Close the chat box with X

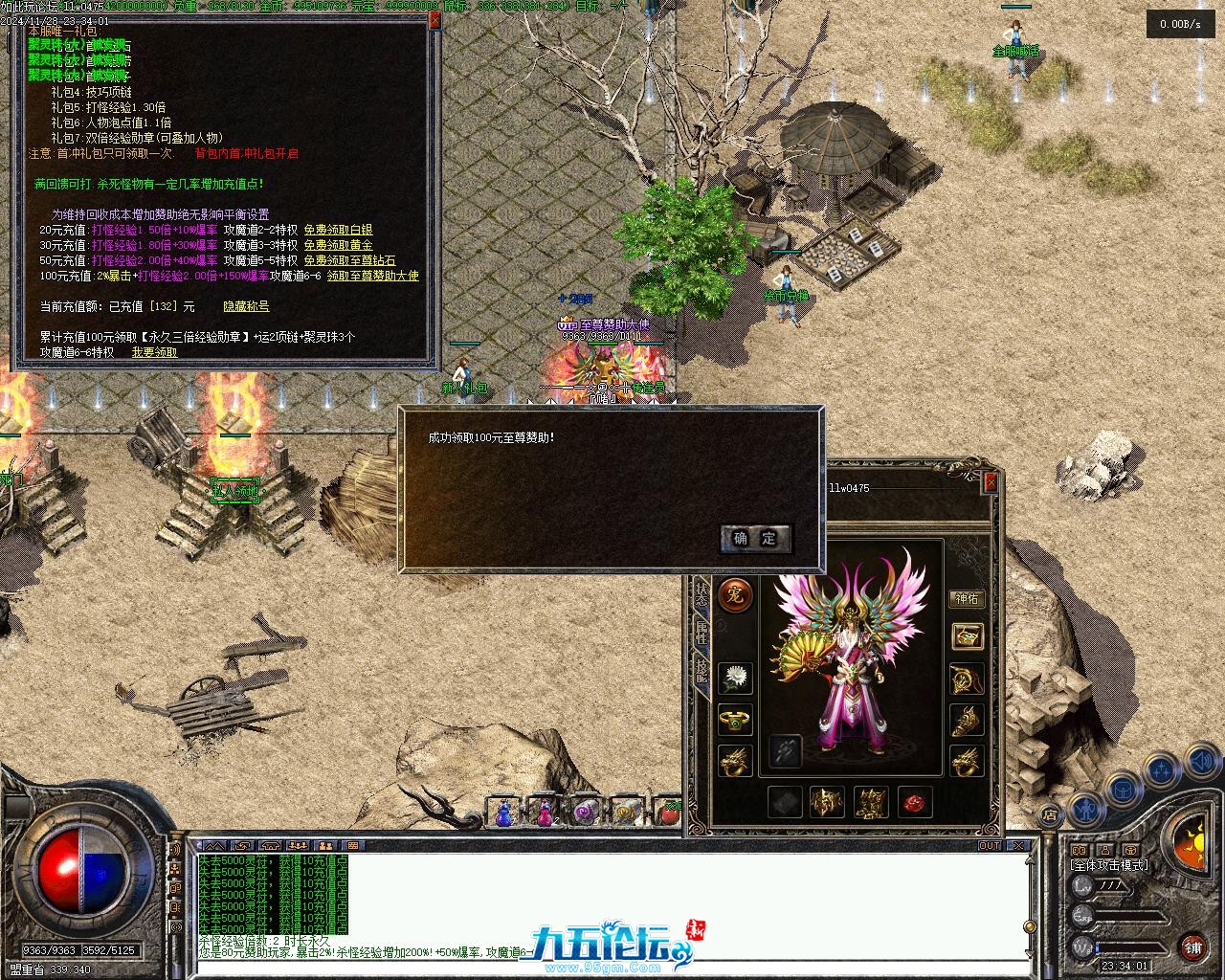[x=1020, y=846]
